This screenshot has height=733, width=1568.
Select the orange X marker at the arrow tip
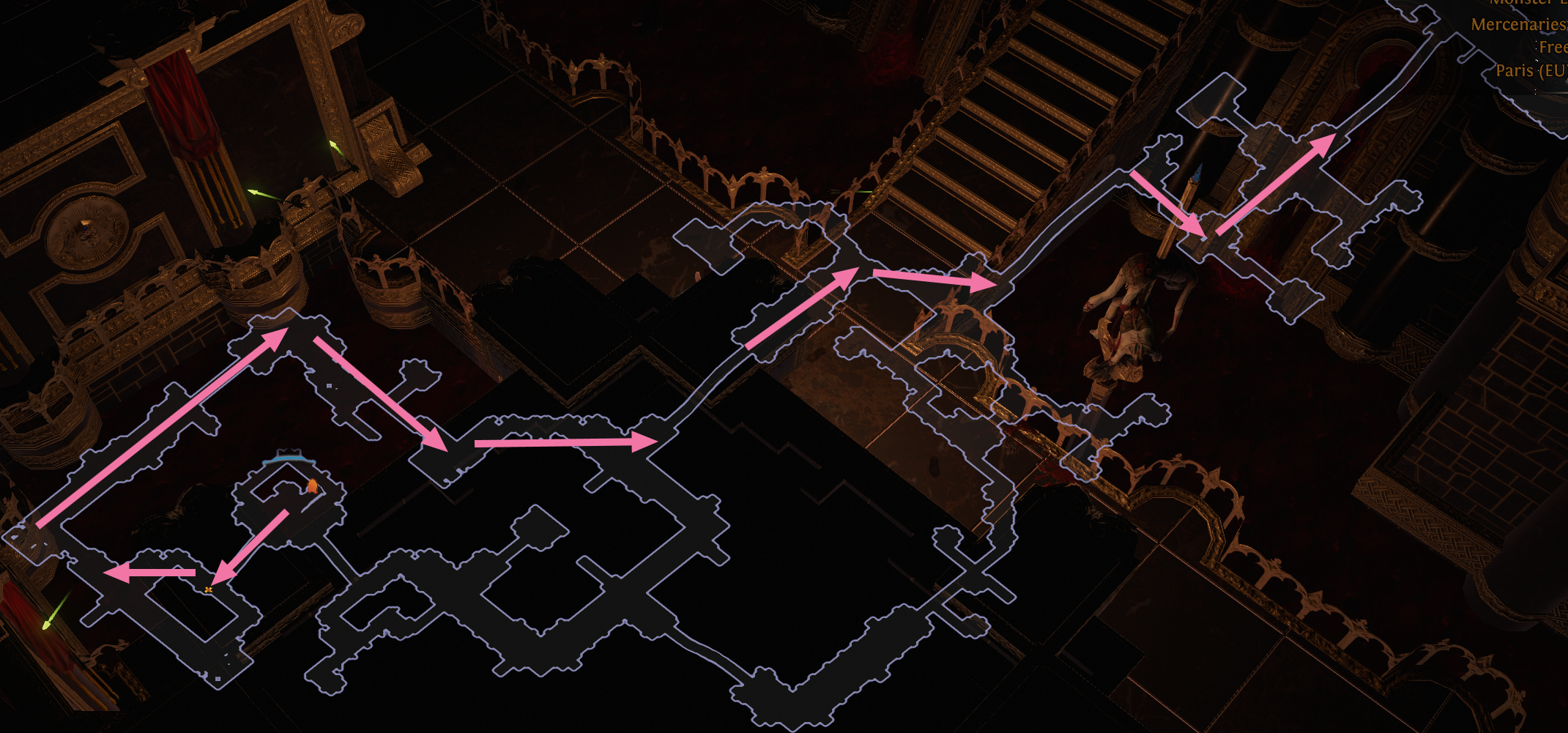pos(210,589)
